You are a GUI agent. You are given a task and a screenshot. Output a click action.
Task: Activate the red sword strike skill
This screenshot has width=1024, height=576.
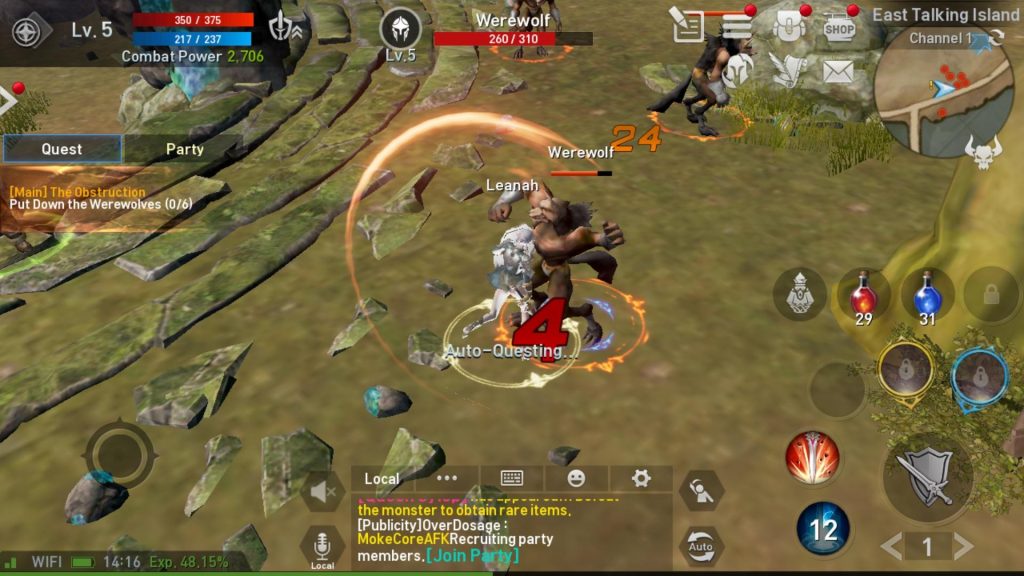click(811, 457)
